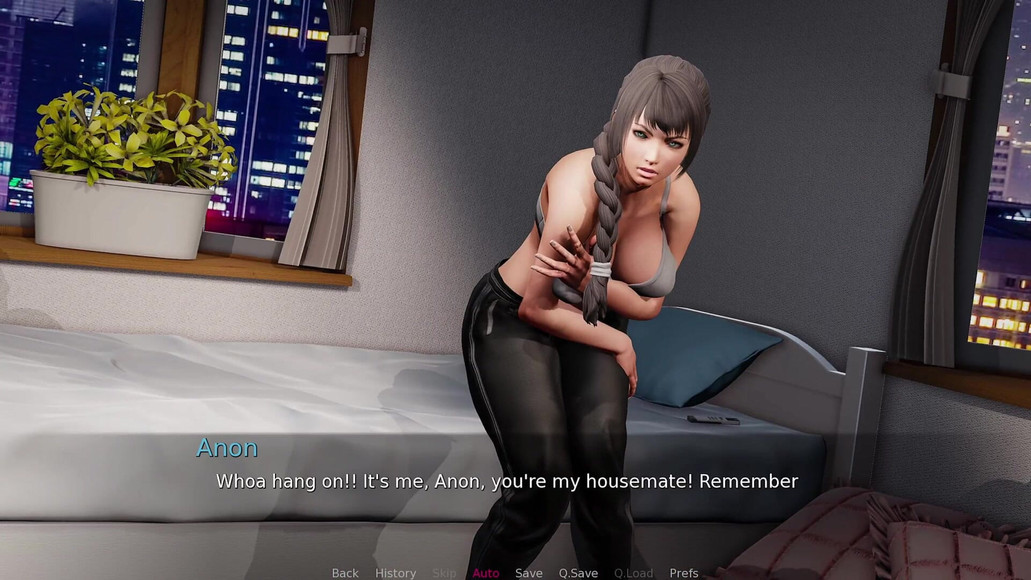Quick load with Q.Load
Image resolution: width=1031 pixels, height=580 pixels.
click(633, 573)
